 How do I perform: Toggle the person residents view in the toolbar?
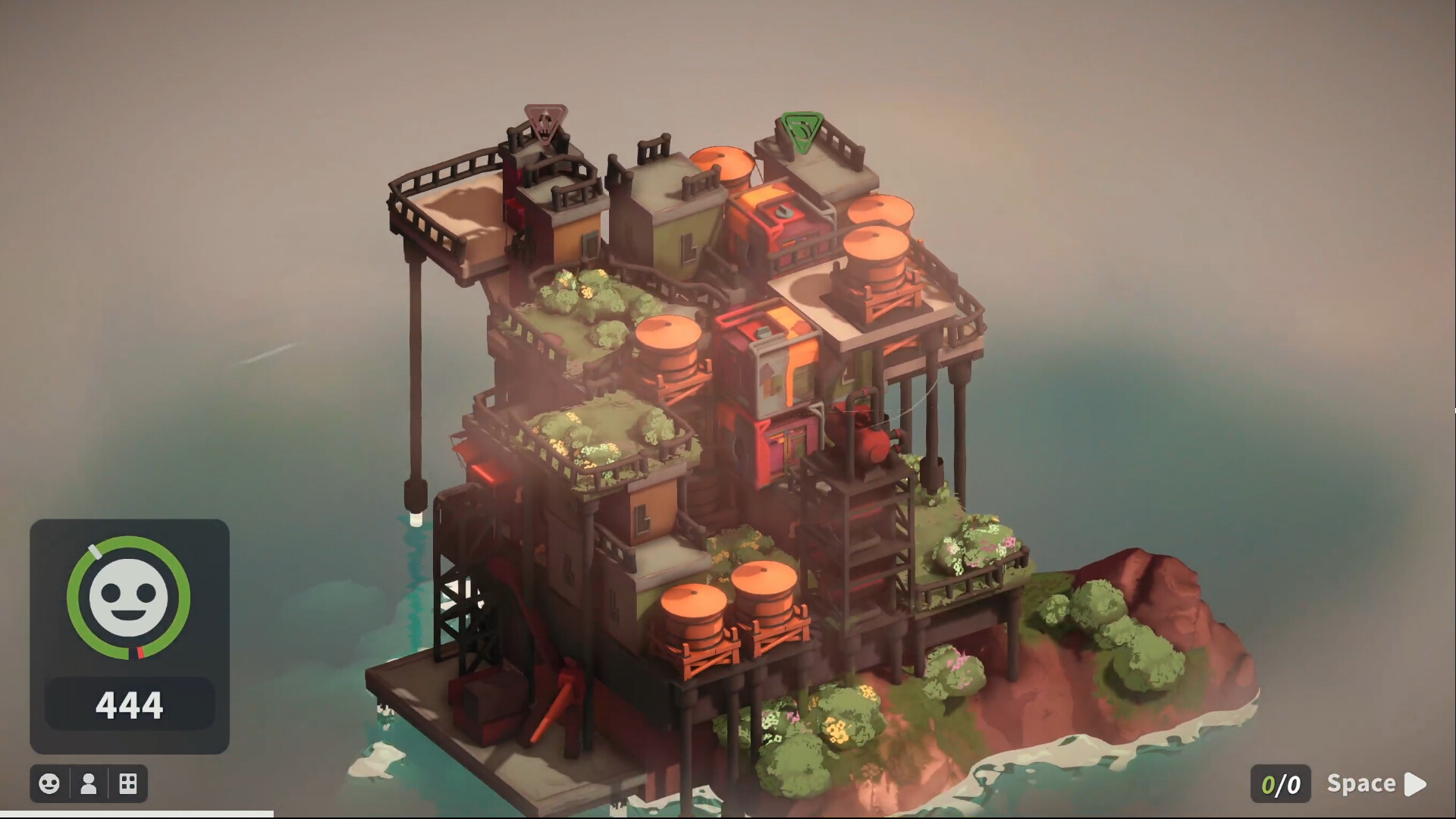pyautogui.click(x=88, y=783)
